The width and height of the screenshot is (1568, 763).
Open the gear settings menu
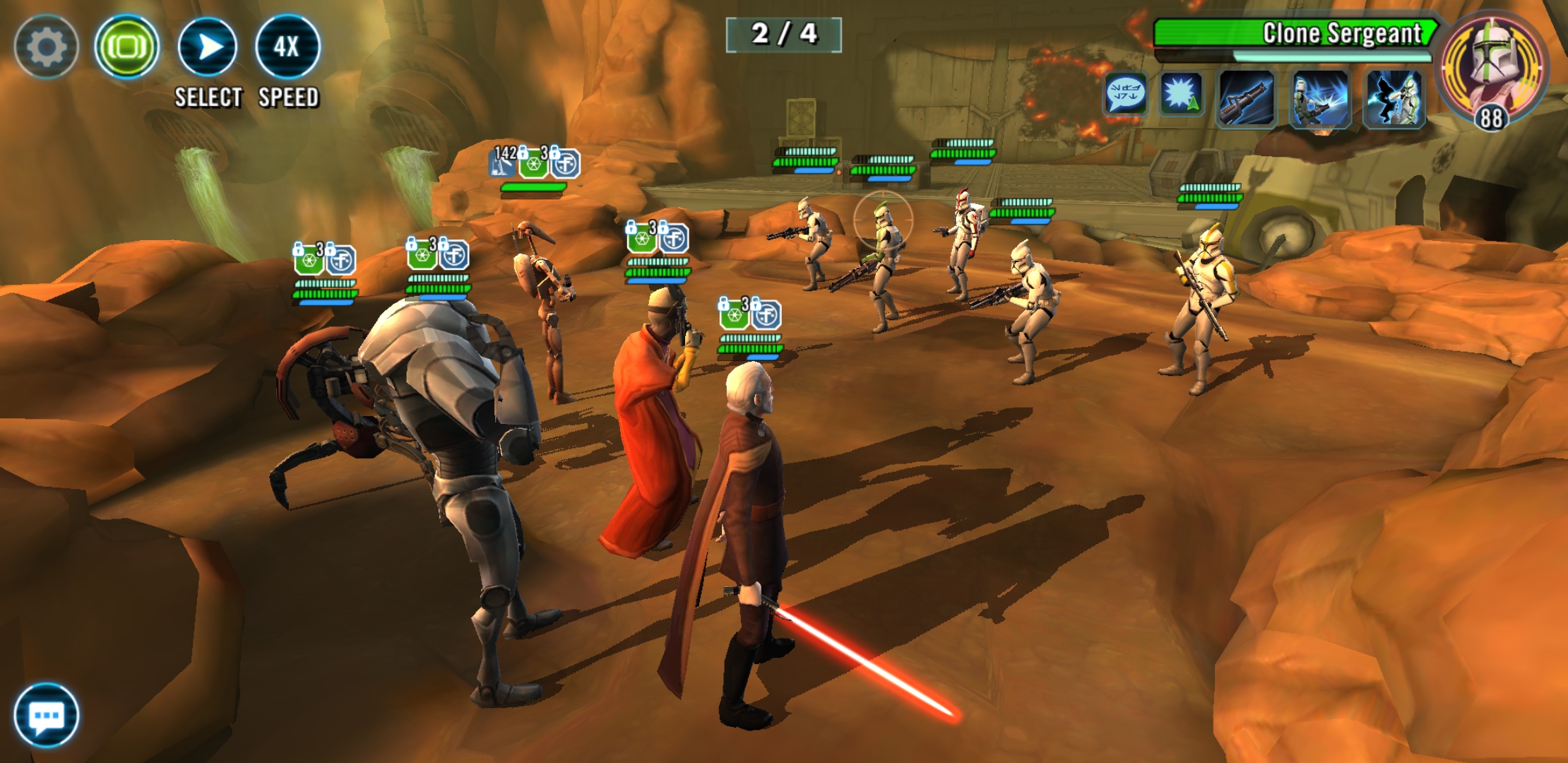pyautogui.click(x=46, y=47)
